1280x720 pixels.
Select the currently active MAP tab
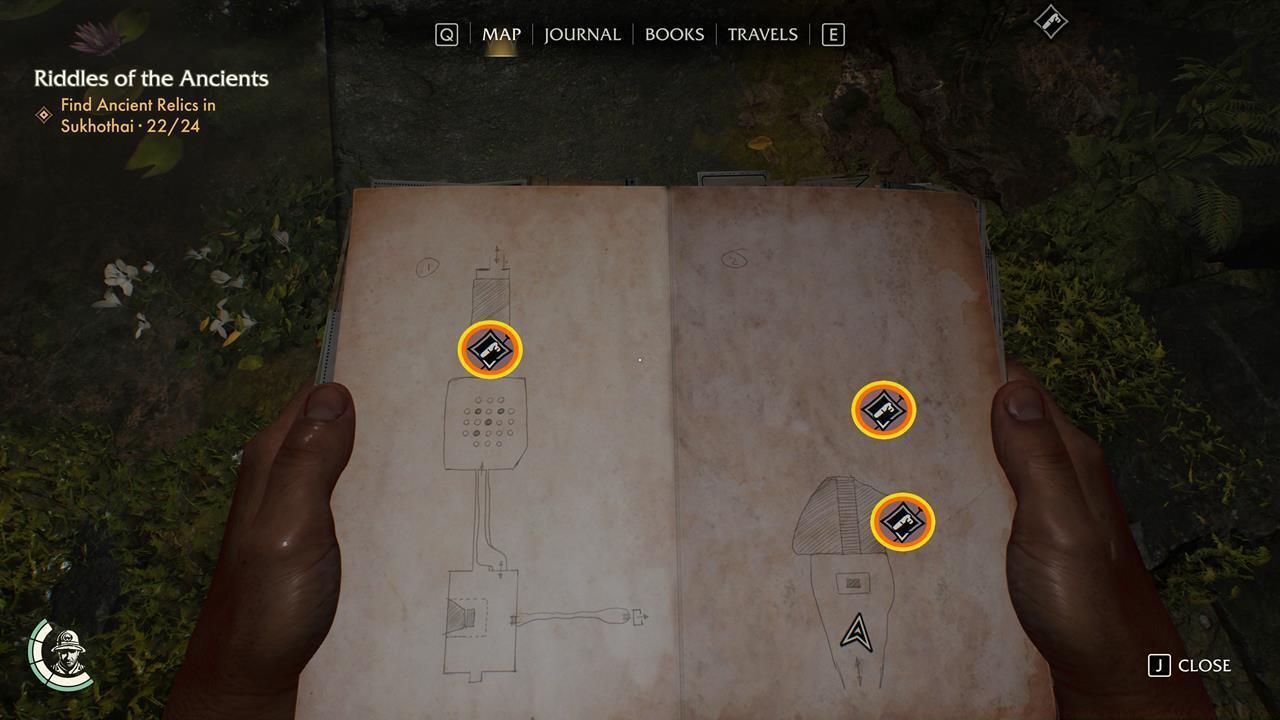(500, 34)
